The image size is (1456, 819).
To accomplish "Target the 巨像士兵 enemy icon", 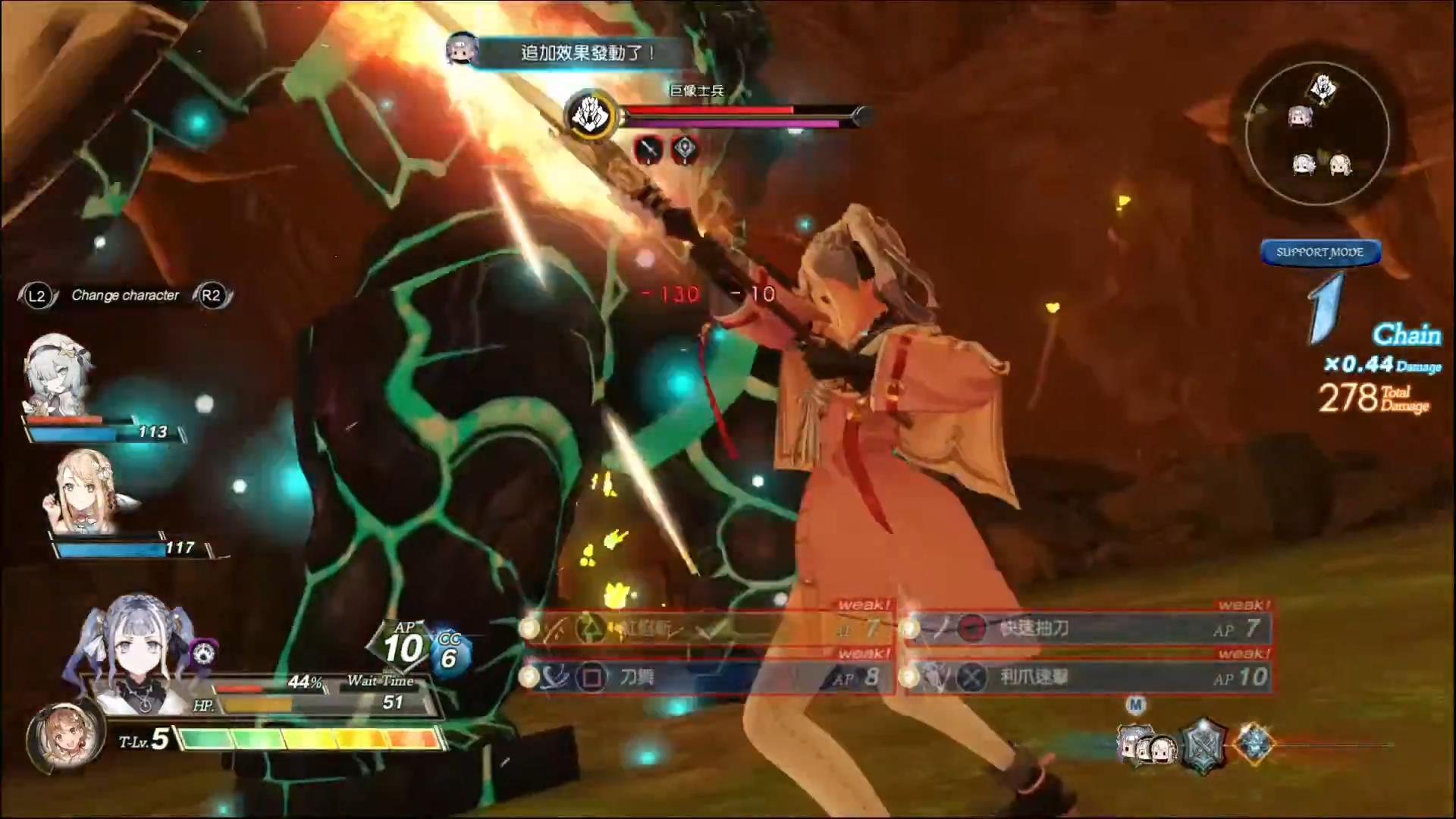I will 592,115.
